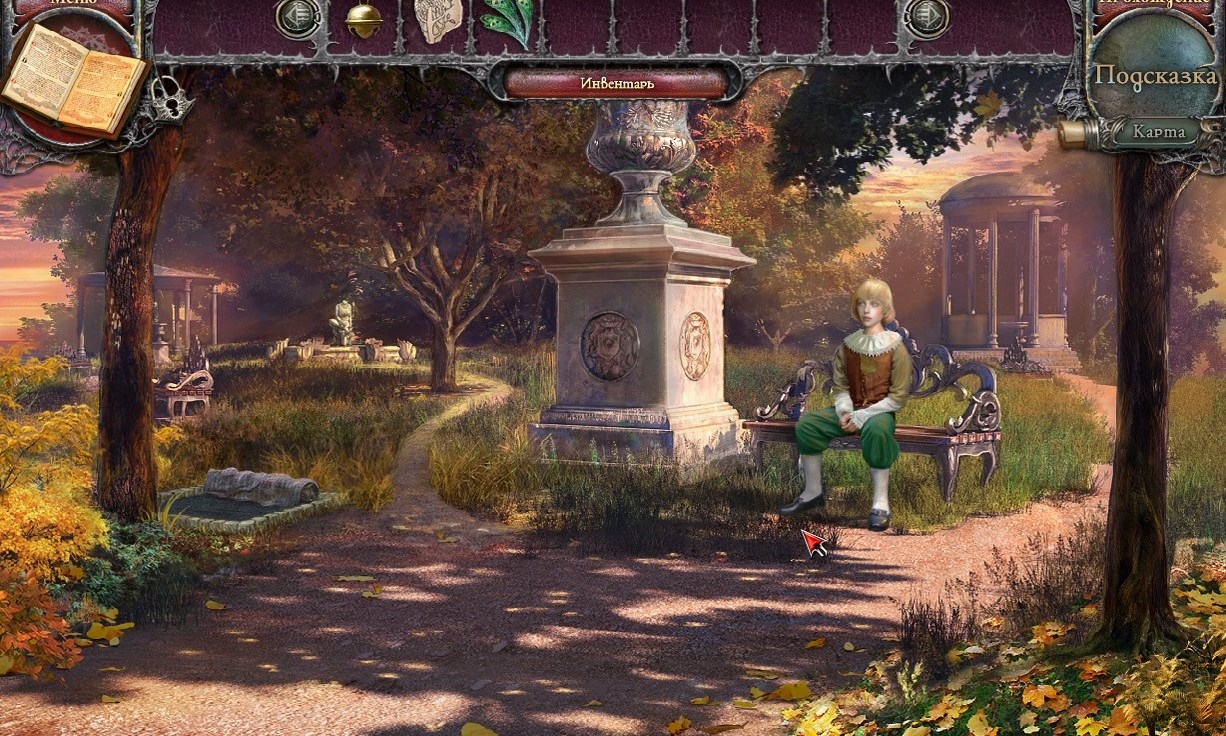The image size is (1226, 736).
Task: Toggle the Инвентарь panel label
Action: click(x=617, y=83)
